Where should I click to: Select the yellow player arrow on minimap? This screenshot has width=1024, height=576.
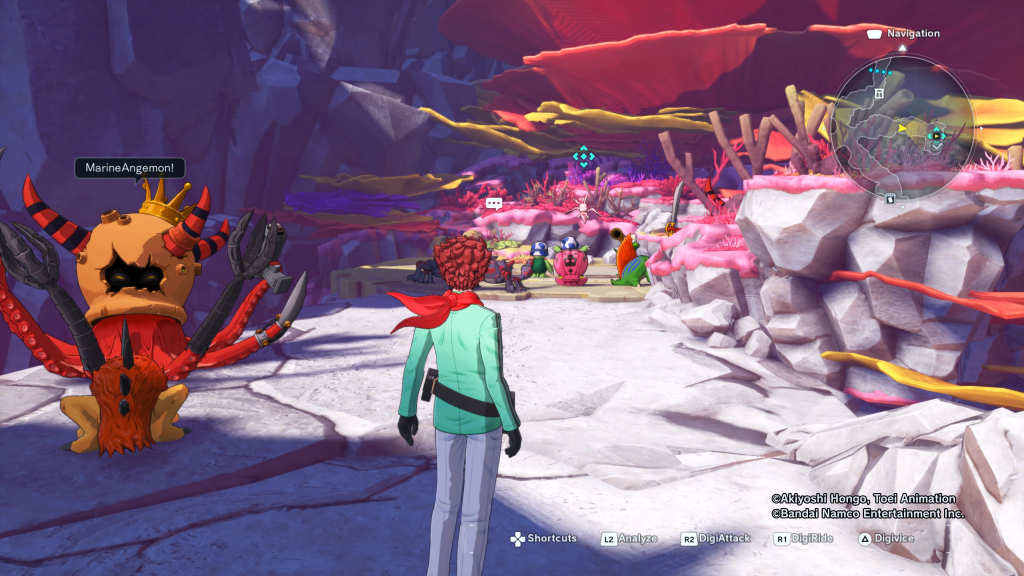[903, 128]
